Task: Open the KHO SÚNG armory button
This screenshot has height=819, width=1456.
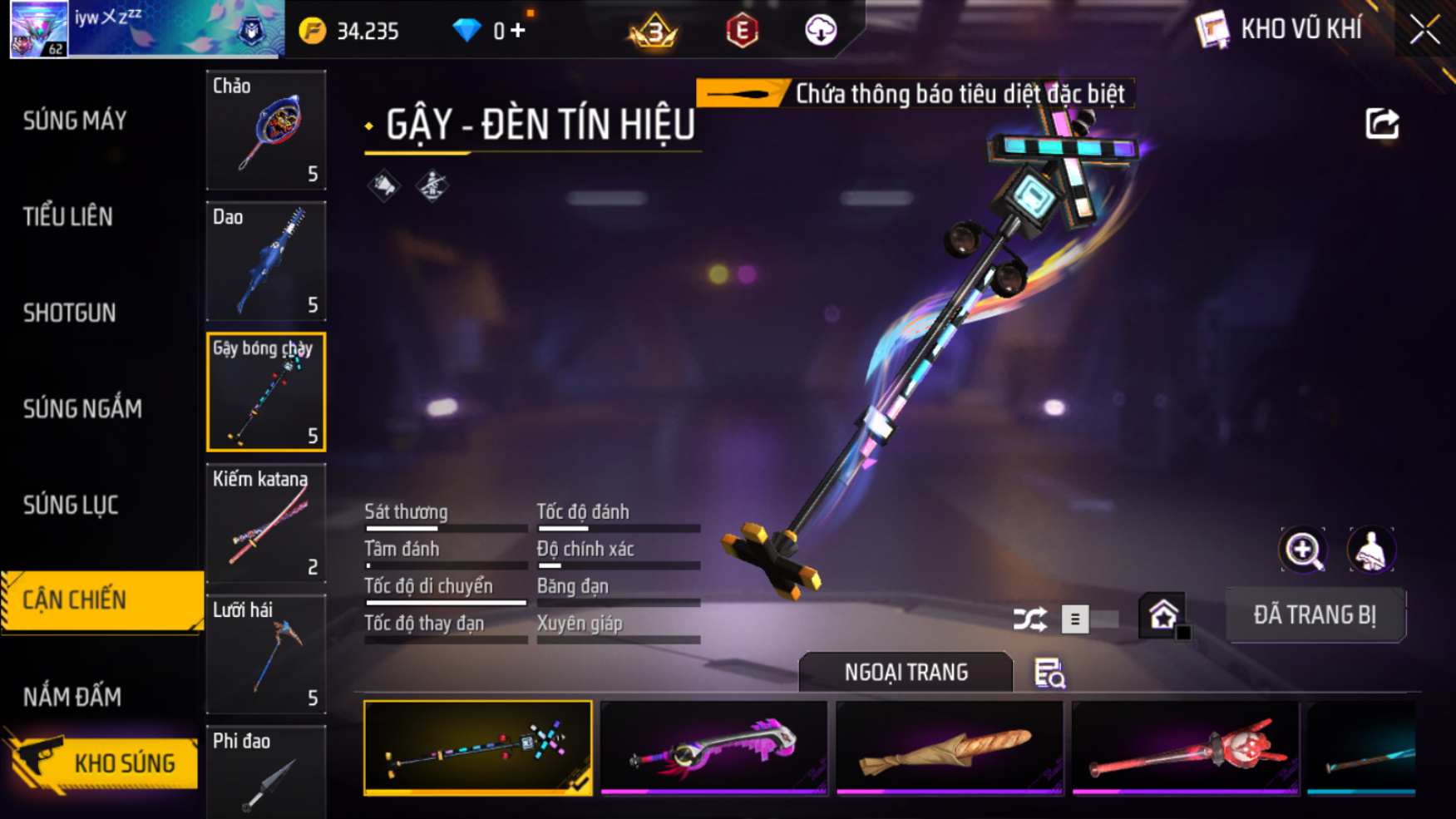Action: click(x=104, y=762)
